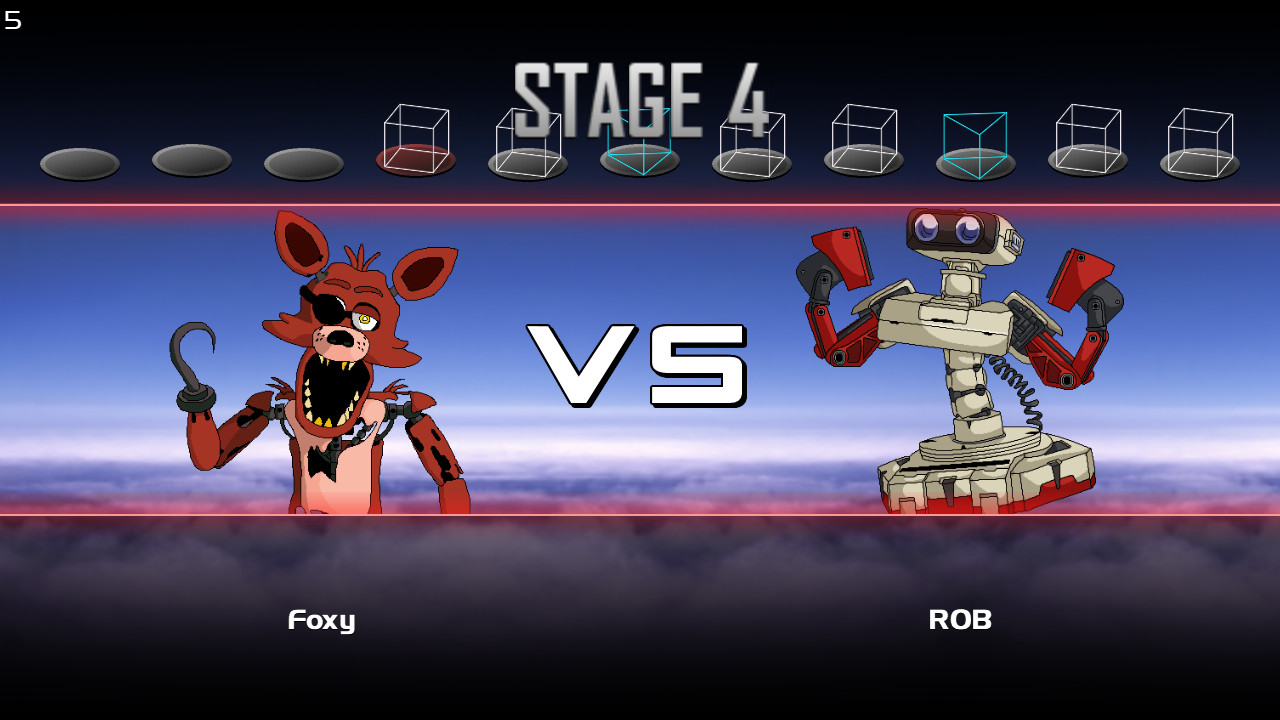Viewport: 1280px width, 720px height.
Task: Toggle the second oval stage marker
Action: tap(190, 163)
